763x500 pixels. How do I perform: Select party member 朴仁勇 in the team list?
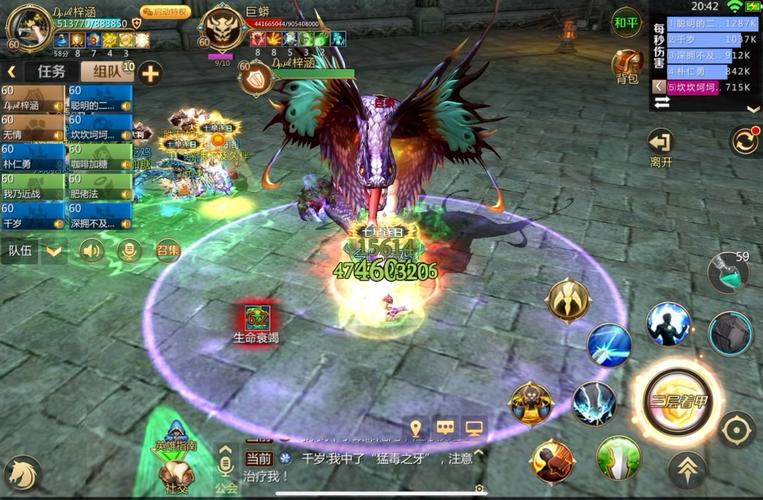pyautogui.click(x=33, y=158)
